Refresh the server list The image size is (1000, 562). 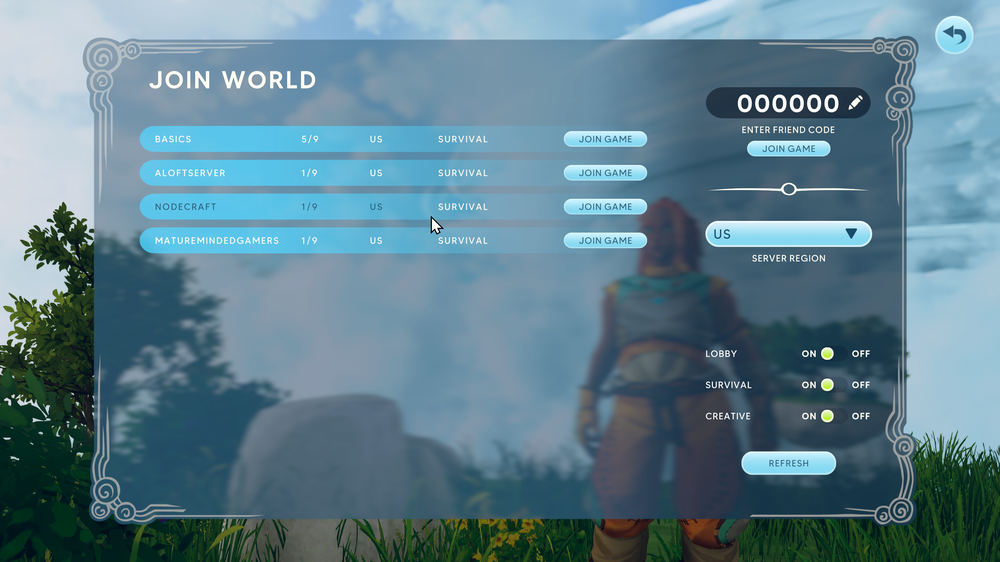[x=788, y=463]
